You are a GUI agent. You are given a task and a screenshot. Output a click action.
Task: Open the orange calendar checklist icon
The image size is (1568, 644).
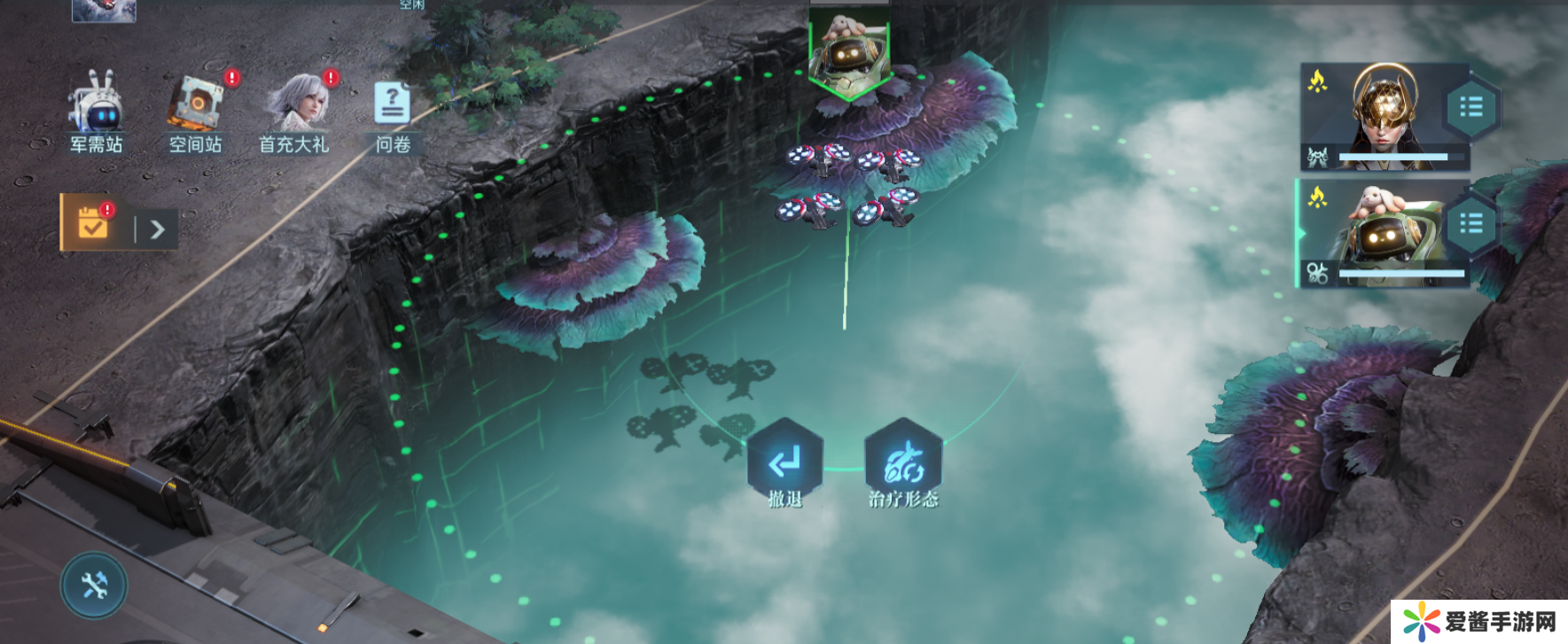92,223
